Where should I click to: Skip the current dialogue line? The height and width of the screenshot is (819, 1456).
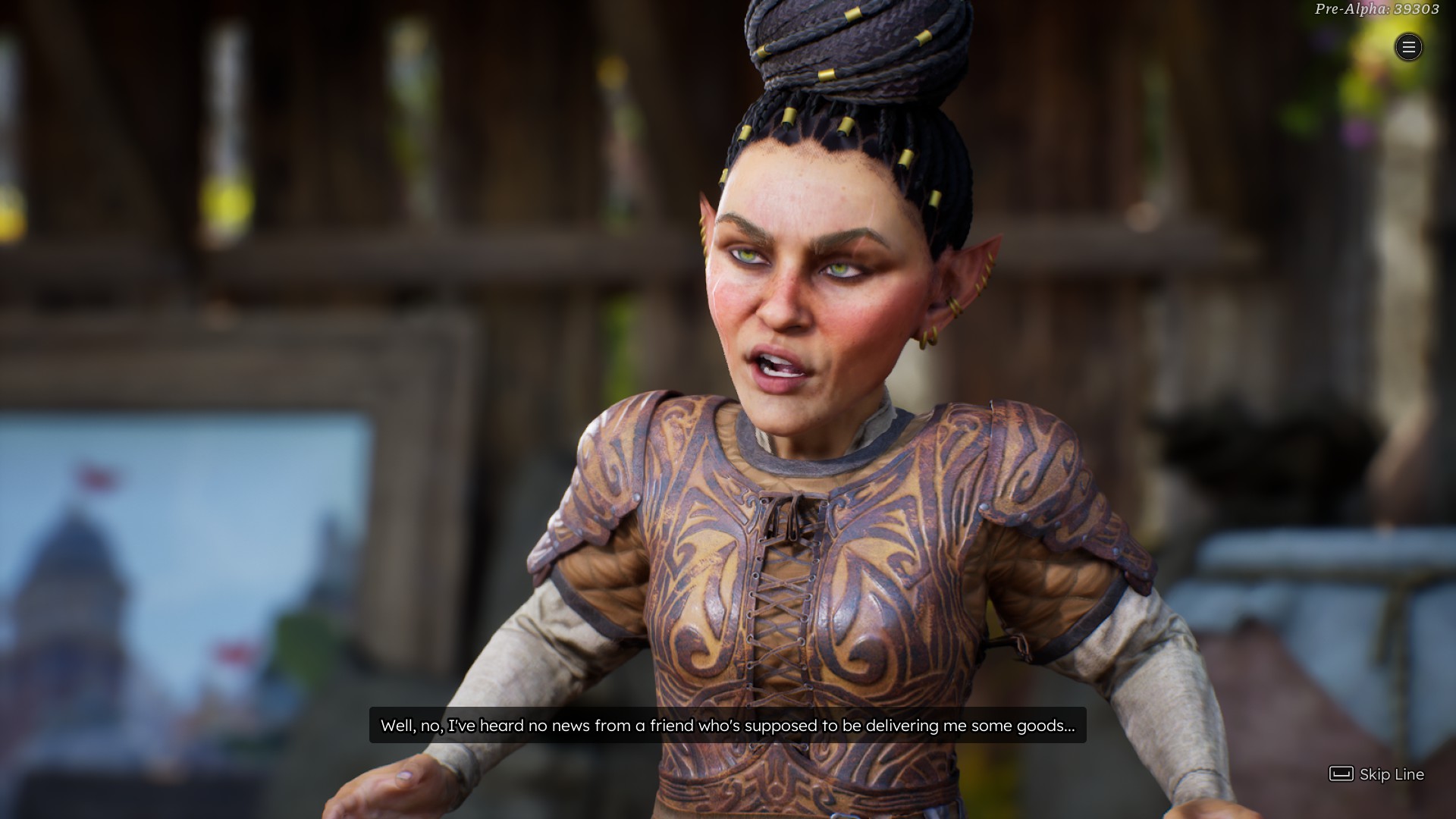click(x=1376, y=774)
